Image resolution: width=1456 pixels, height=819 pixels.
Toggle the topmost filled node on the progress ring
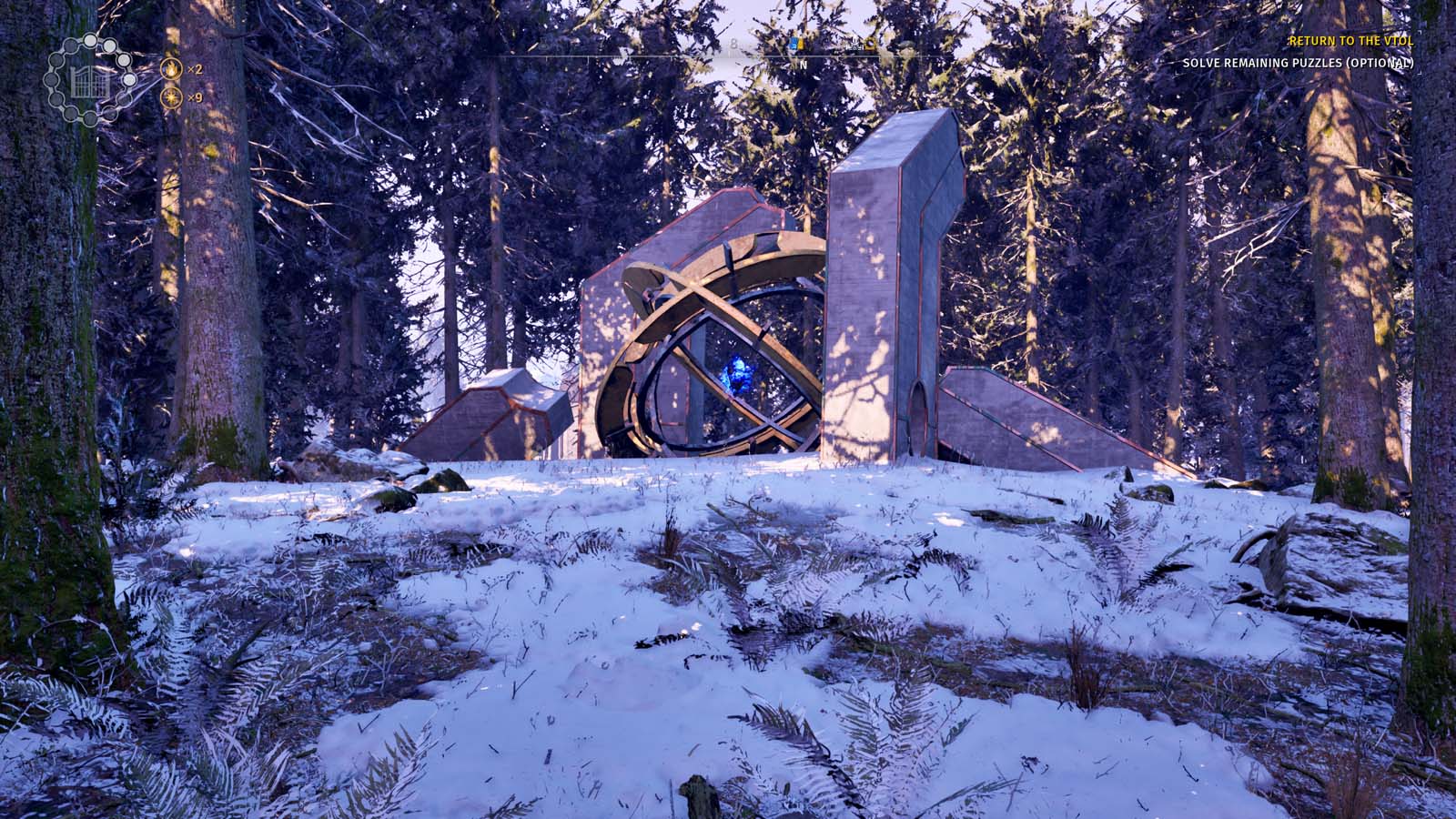tap(90, 40)
